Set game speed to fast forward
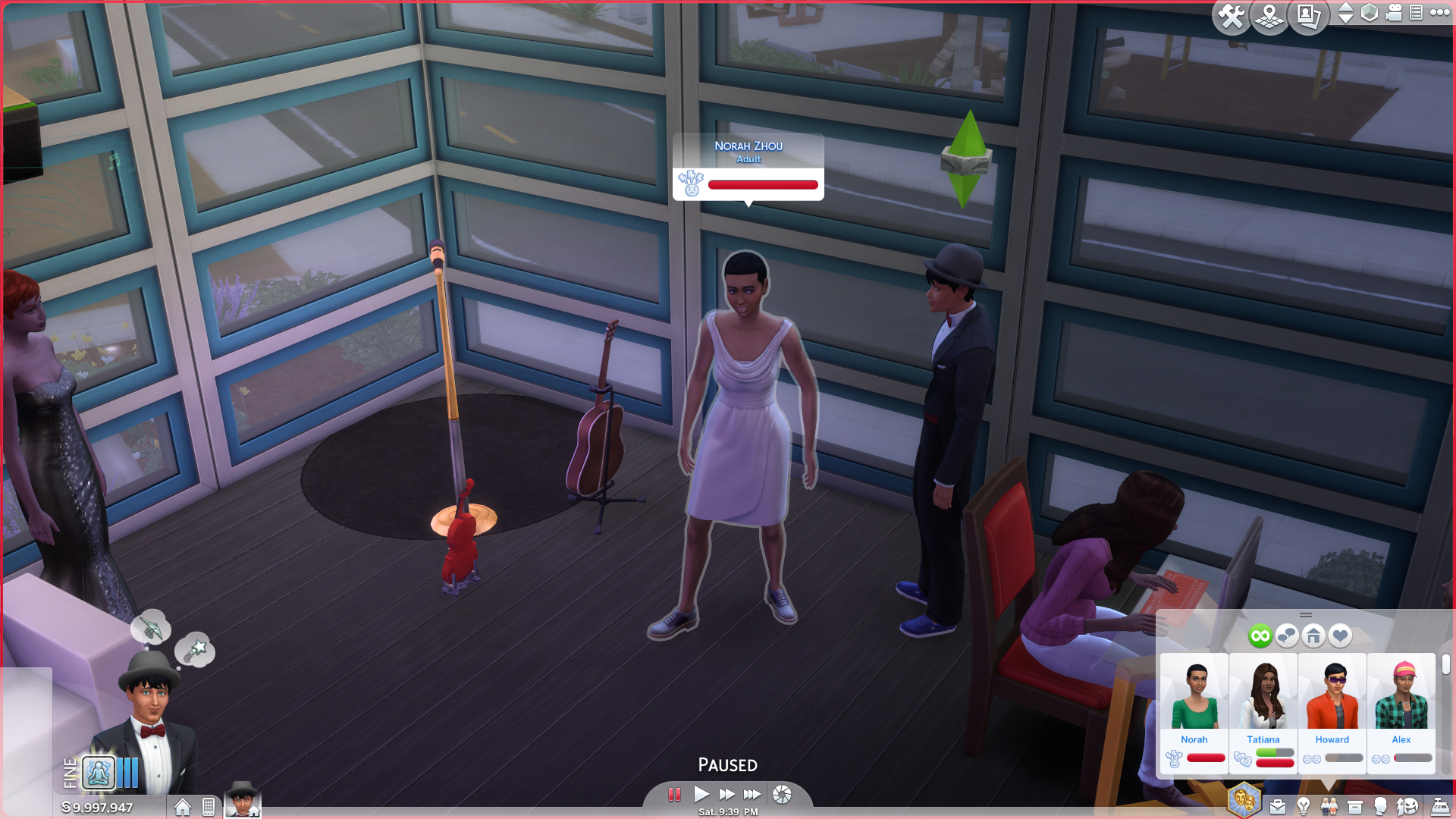The width and height of the screenshot is (1456, 819). 726,794
